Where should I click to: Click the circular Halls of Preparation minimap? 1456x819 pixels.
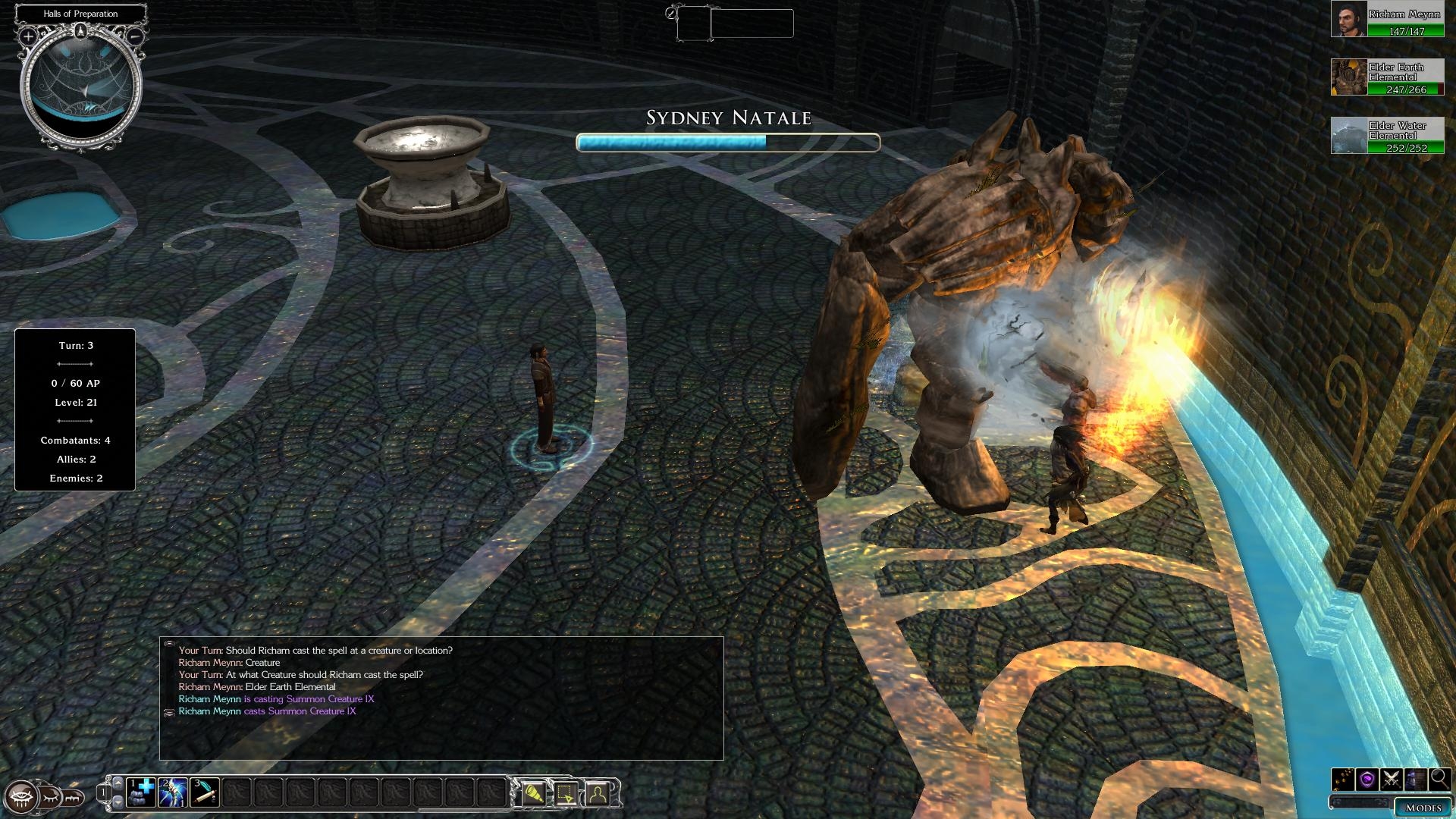coord(81,87)
